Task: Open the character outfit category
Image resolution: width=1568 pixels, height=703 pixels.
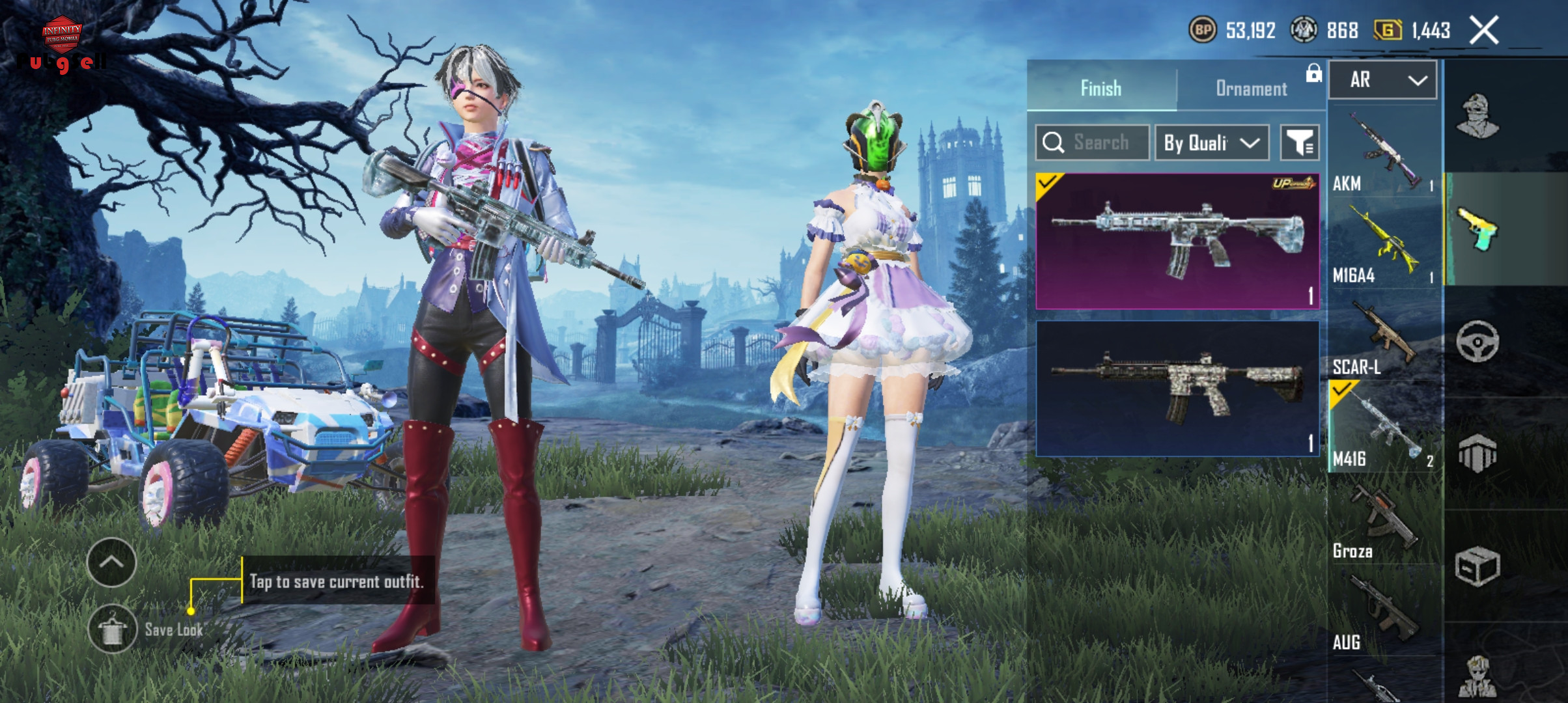Action: (x=1477, y=117)
